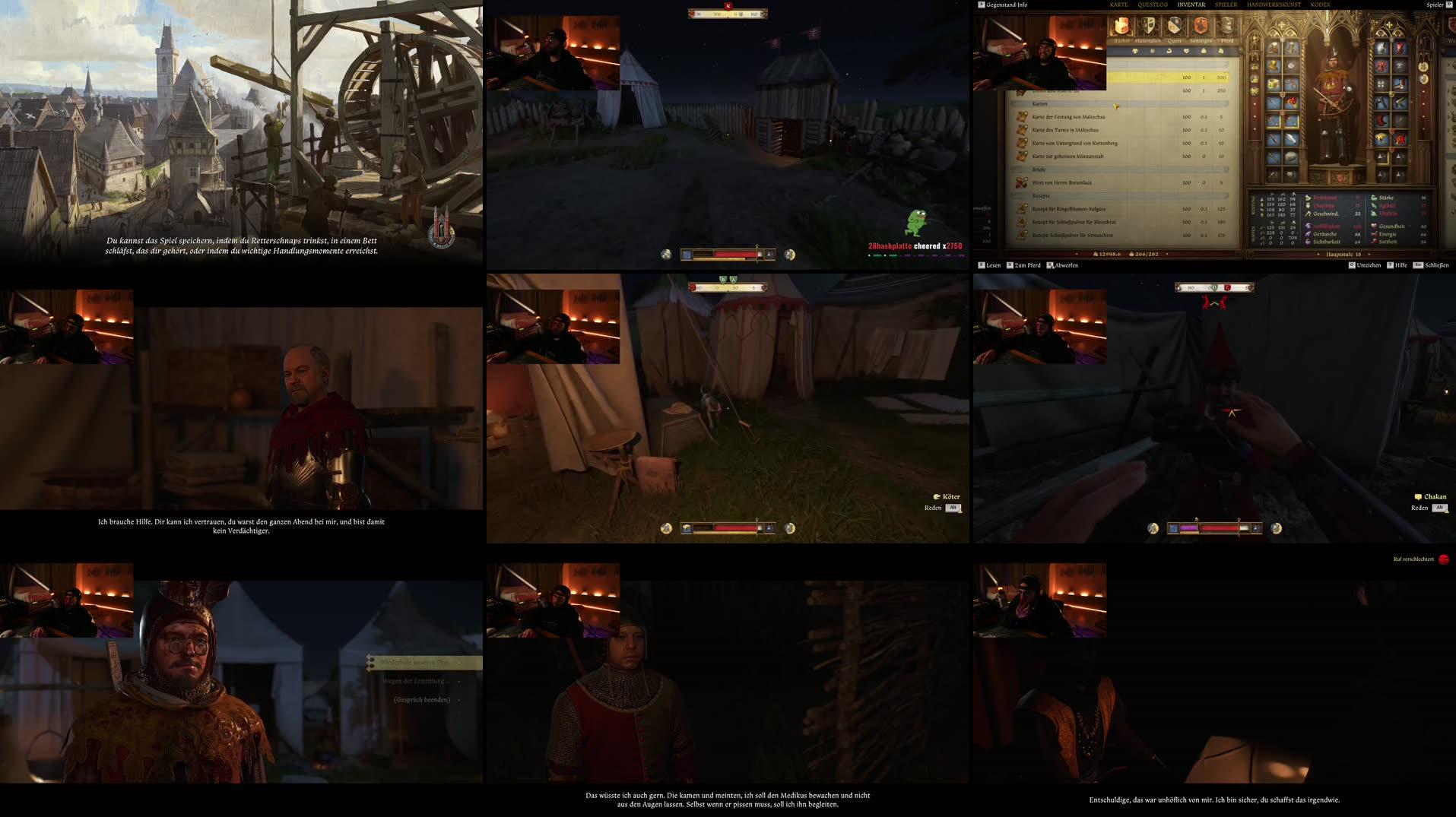Select the armor category filter icon
The image size is (1456, 817).
point(1136,51)
